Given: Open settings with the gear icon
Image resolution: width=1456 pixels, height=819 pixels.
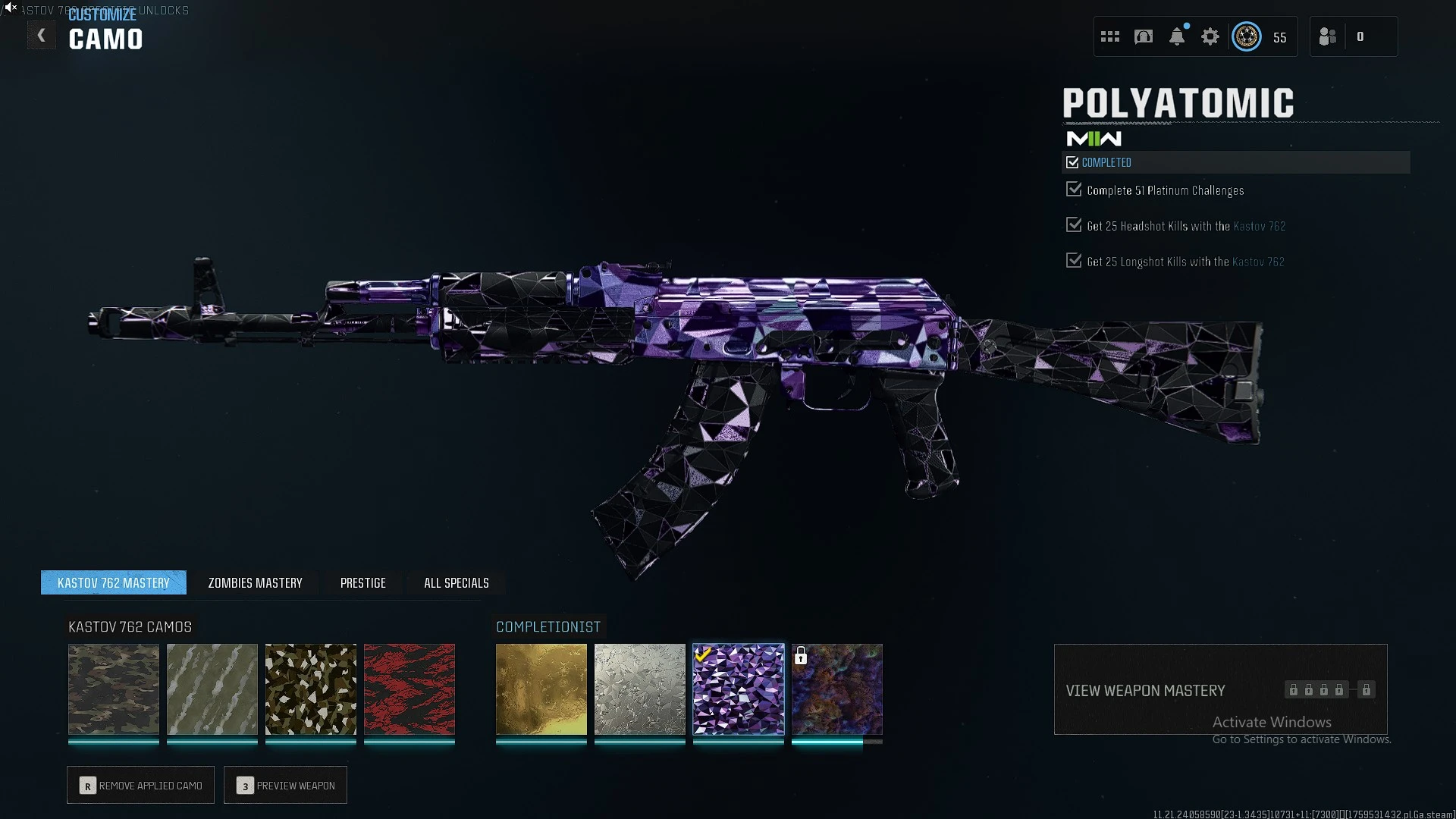Looking at the screenshot, I should 1210,36.
